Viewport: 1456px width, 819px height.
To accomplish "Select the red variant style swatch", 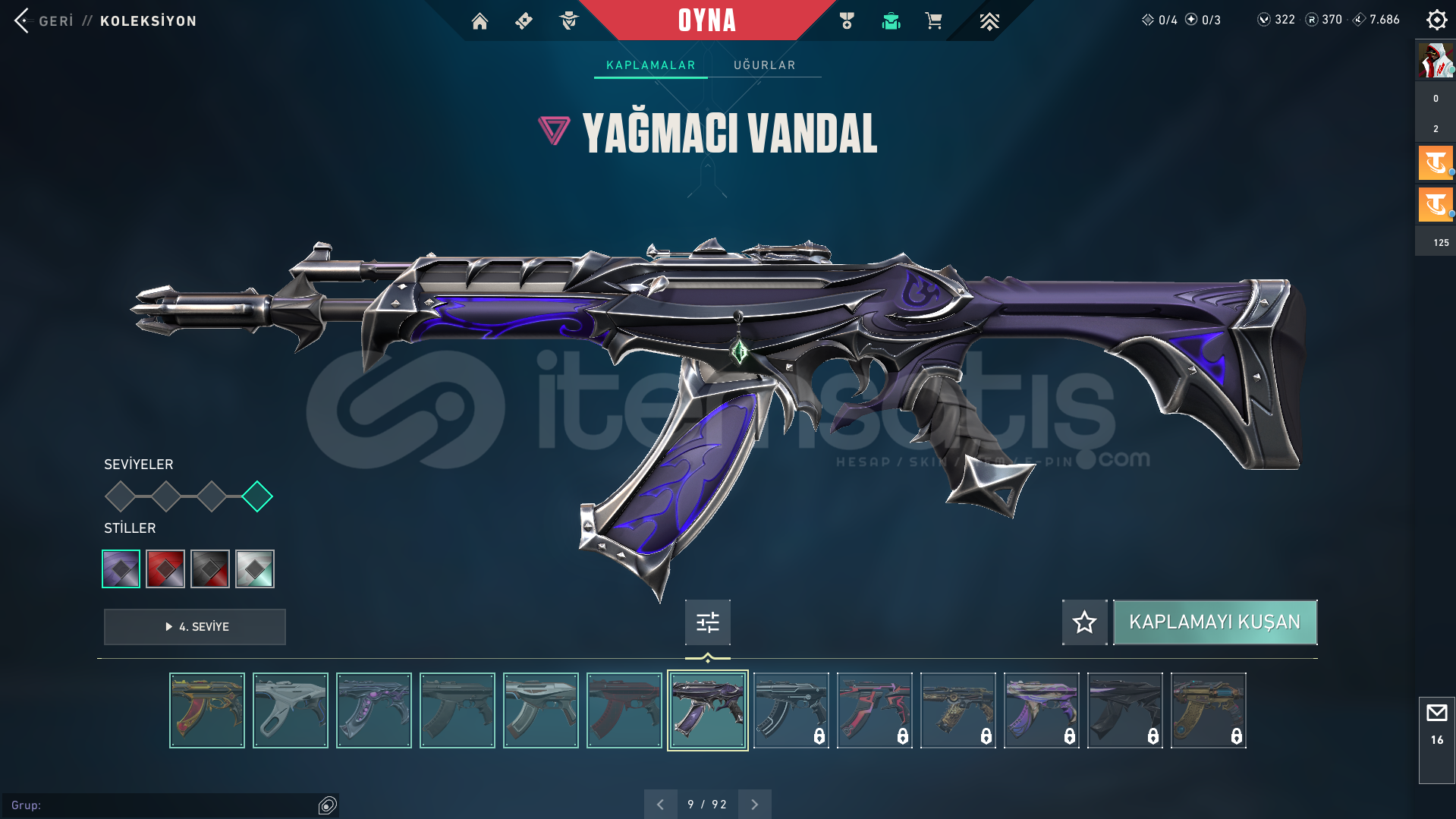I will pos(165,568).
